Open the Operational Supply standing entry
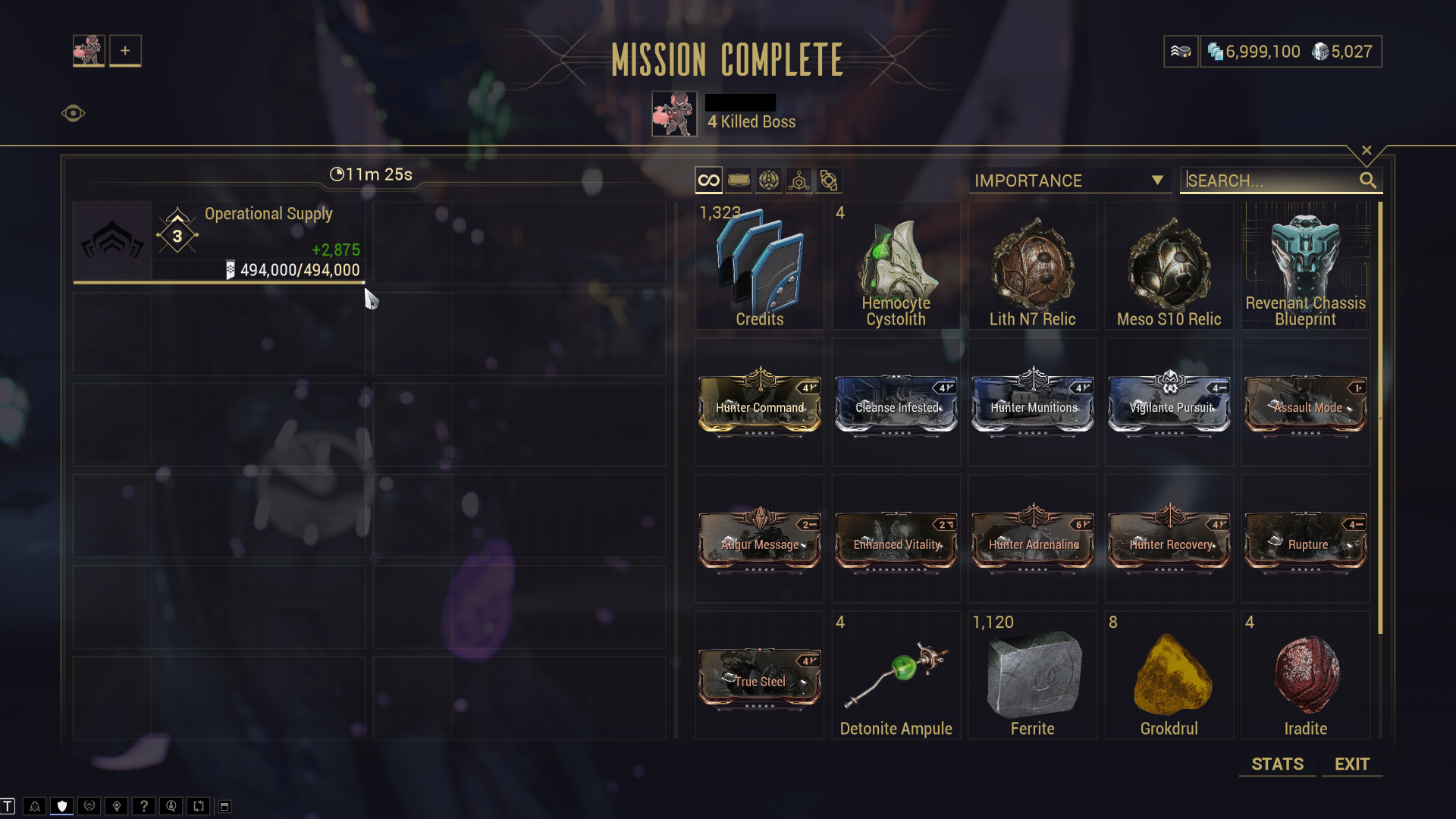Viewport: 1456px width, 819px height. click(x=219, y=242)
